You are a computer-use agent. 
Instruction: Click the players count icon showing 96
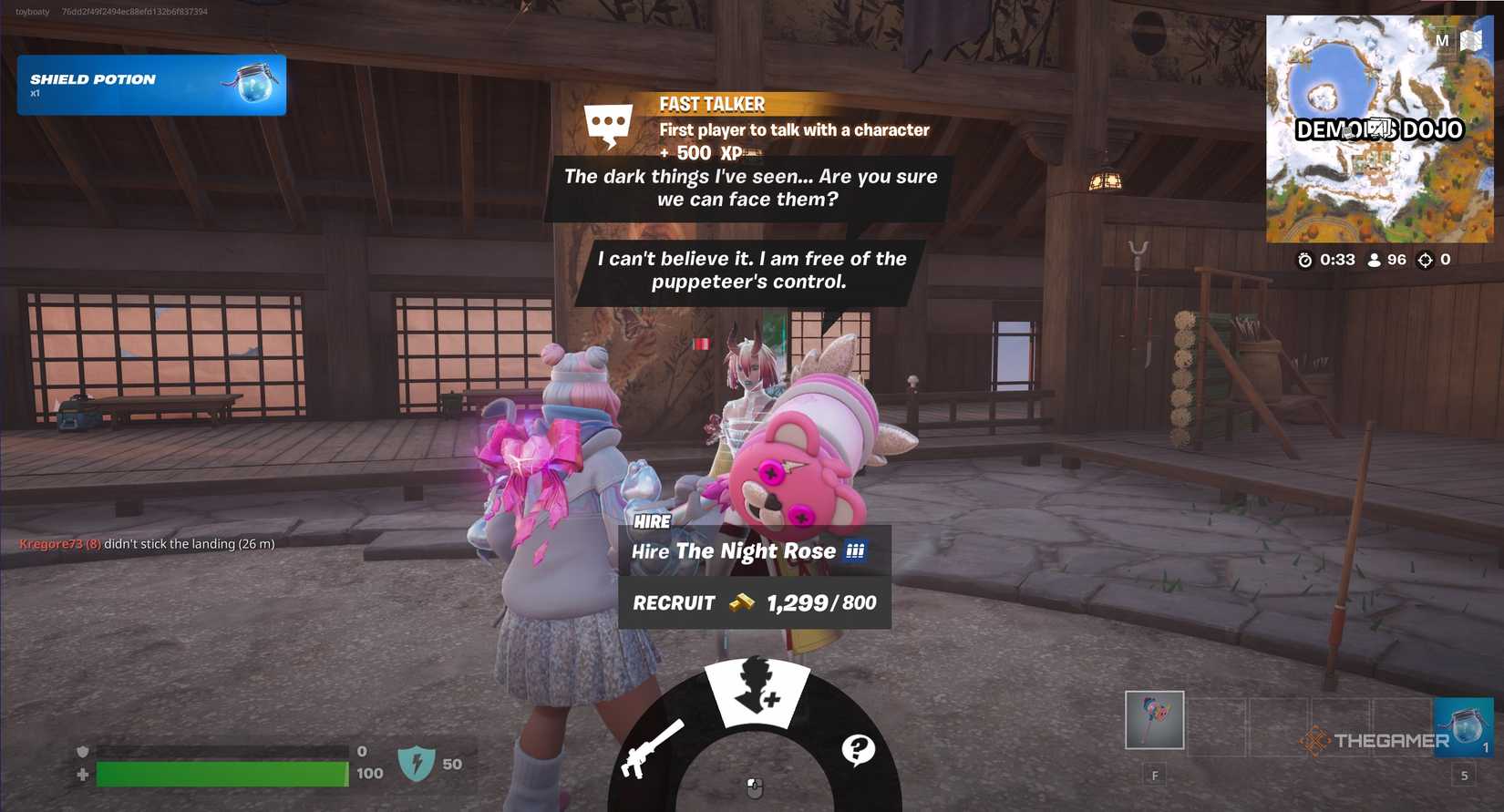1375,261
